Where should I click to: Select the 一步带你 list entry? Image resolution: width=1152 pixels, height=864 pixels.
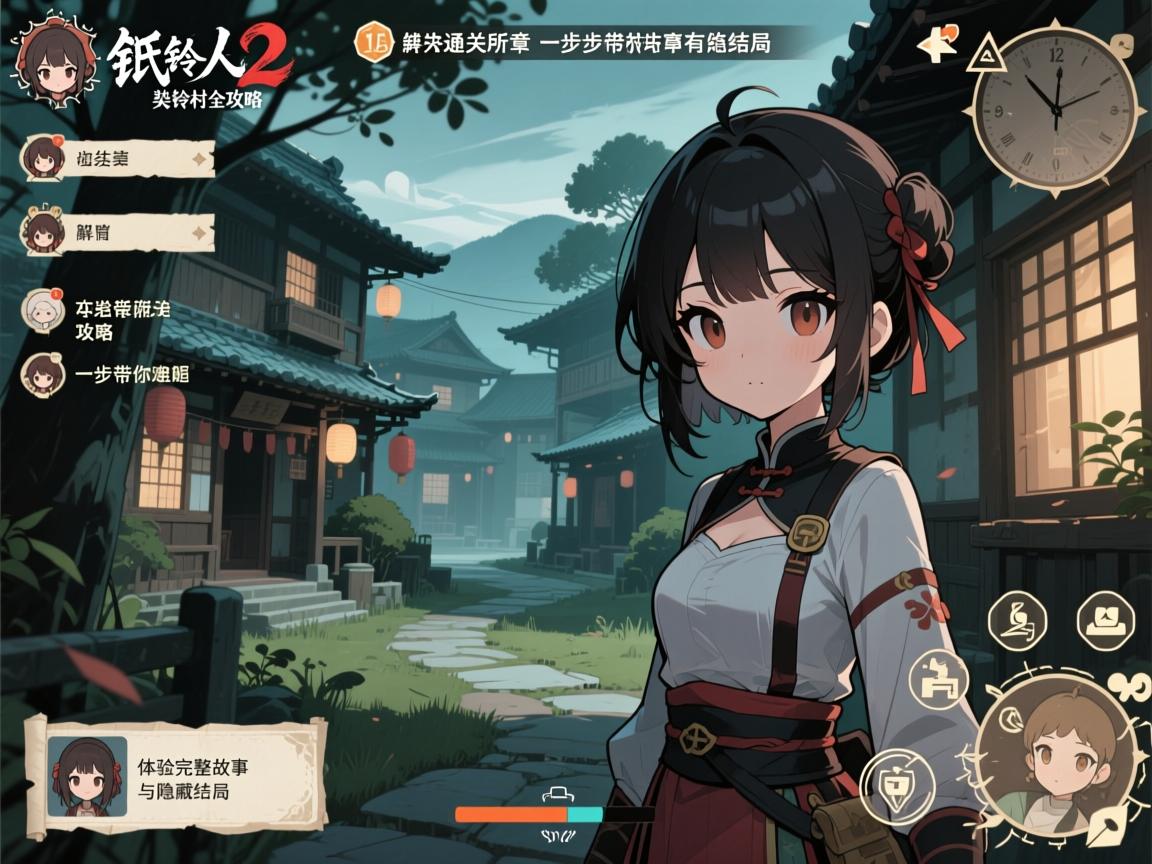coord(105,375)
